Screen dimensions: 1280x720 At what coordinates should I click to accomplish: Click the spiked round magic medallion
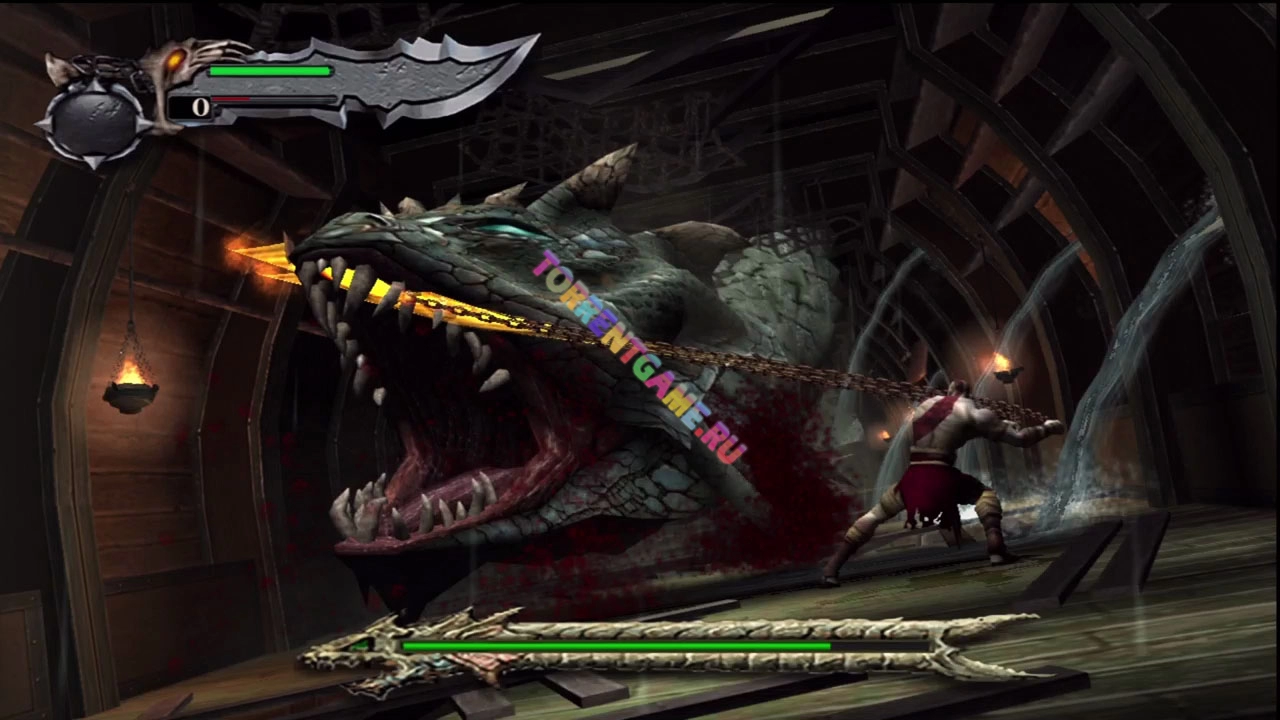point(95,121)
